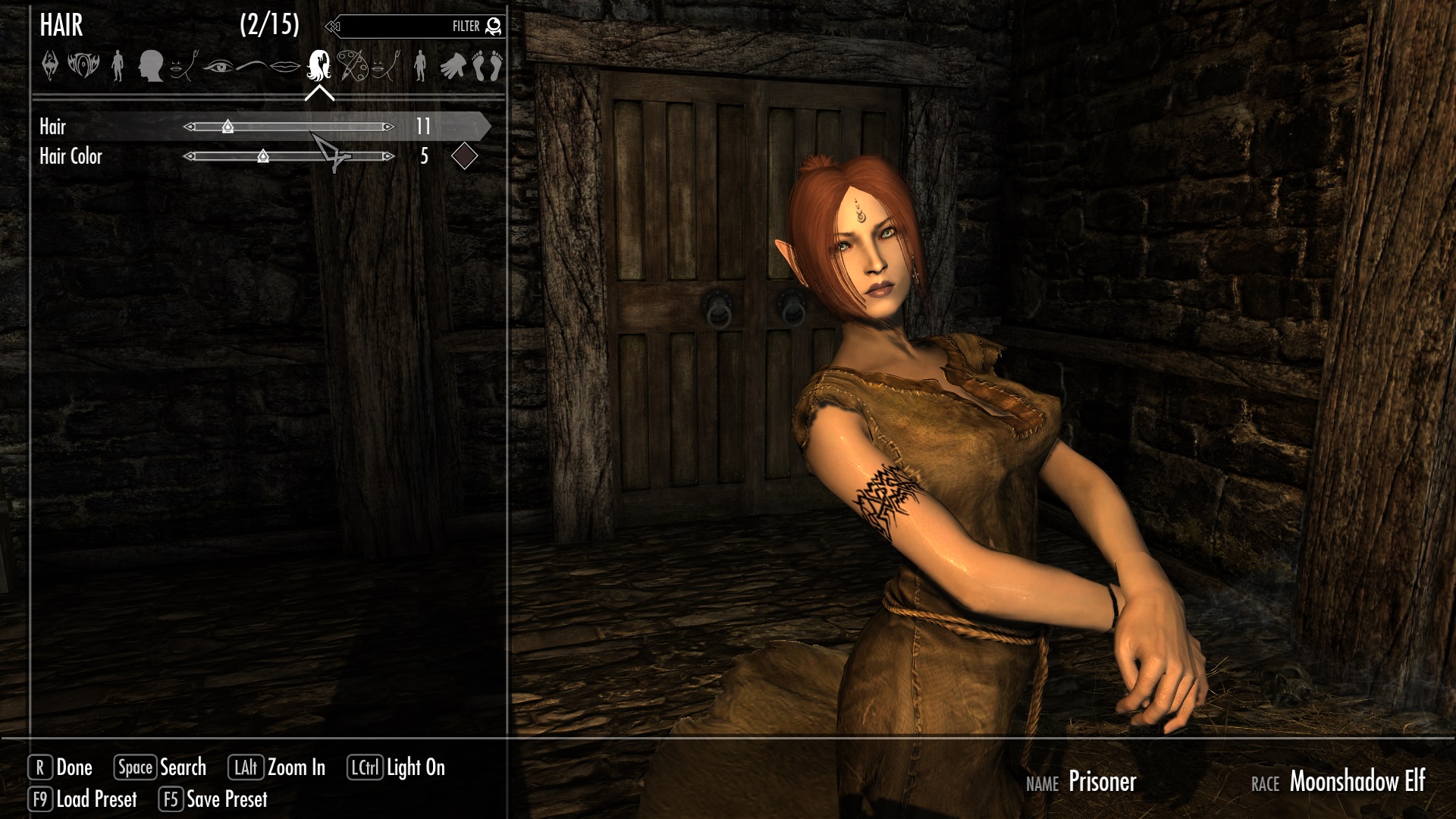Switch to the Skyrim dragon logo tab

[50, 66]
